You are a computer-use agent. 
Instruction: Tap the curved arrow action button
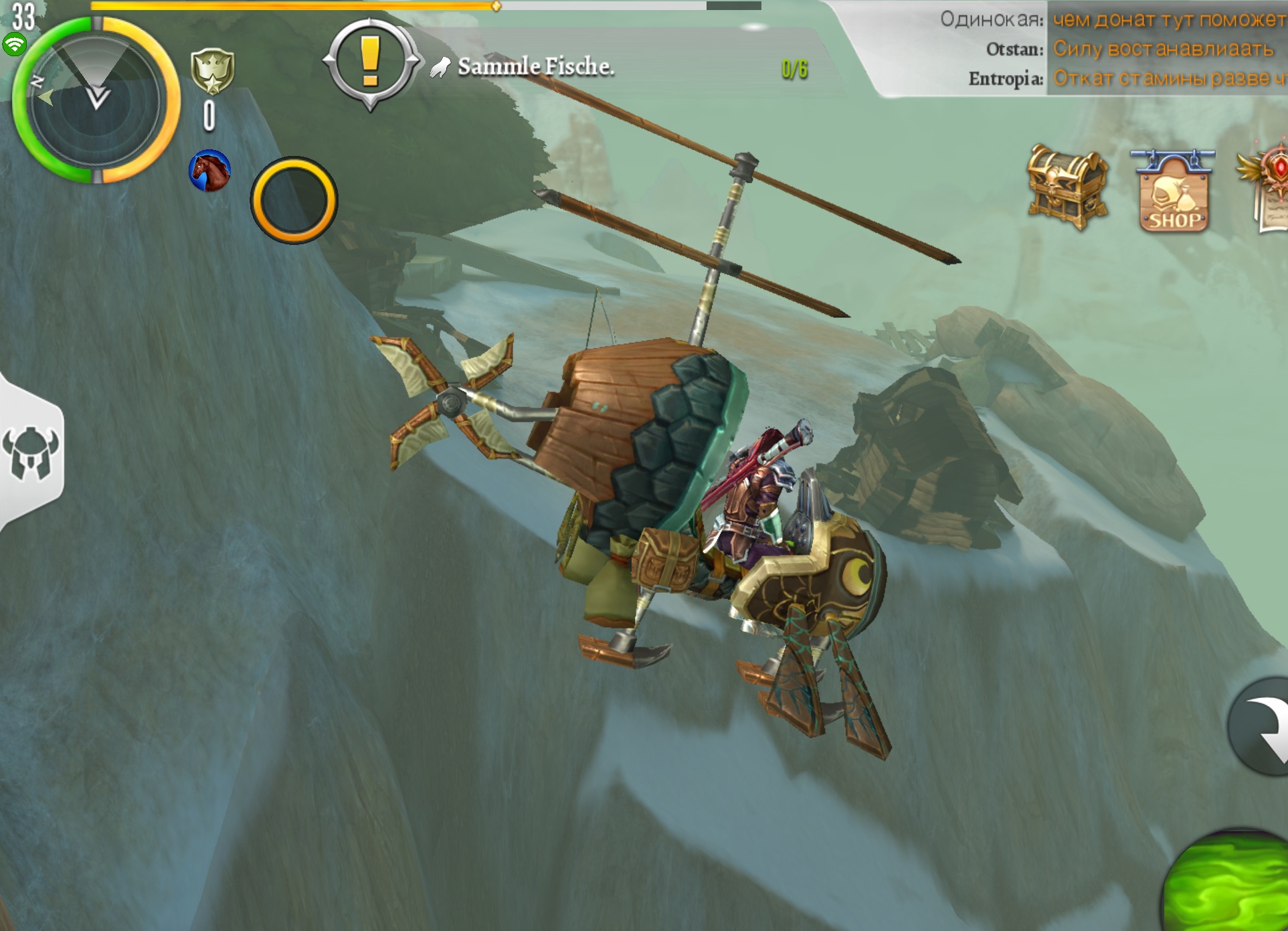point(1262,727)
